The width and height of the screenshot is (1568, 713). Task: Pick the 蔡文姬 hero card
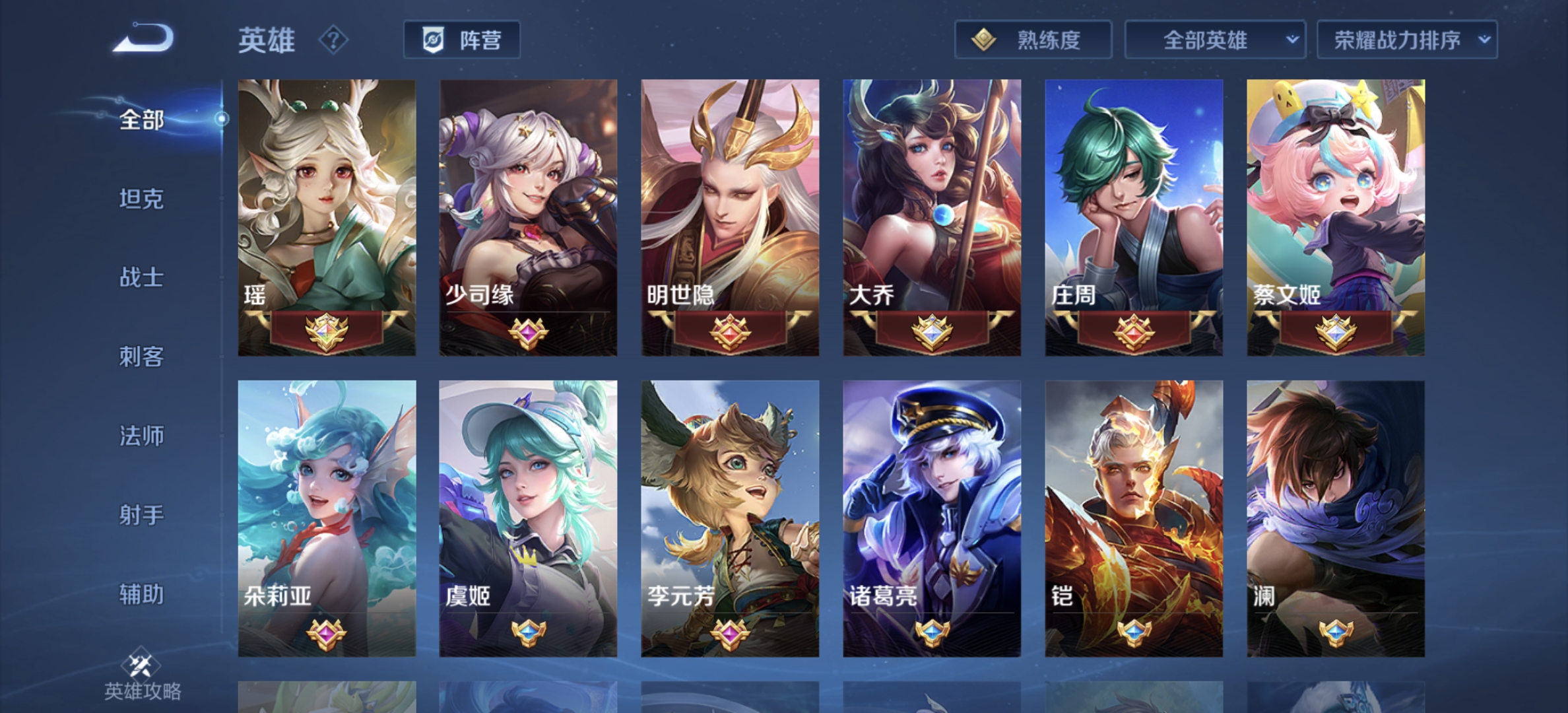pos(1336,217)
